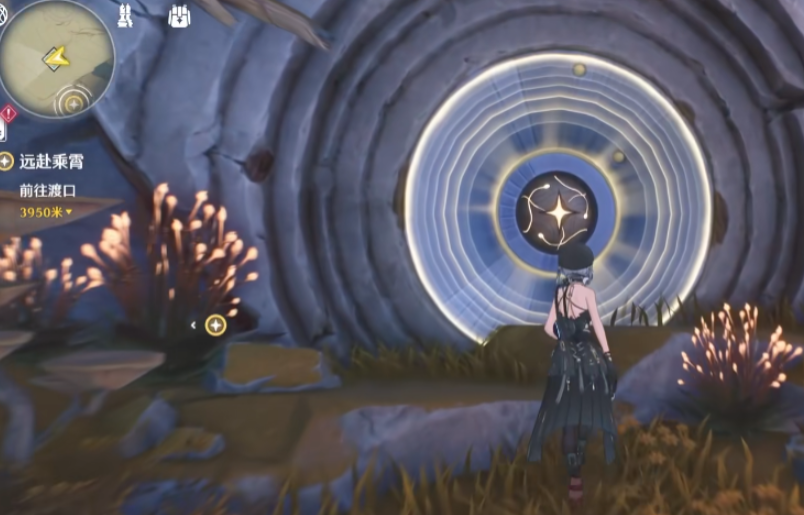Select the 远赴乘霄 quest tracker
Image resolution: width=804 pixels, height=515 pixels.
click(46, 161)
